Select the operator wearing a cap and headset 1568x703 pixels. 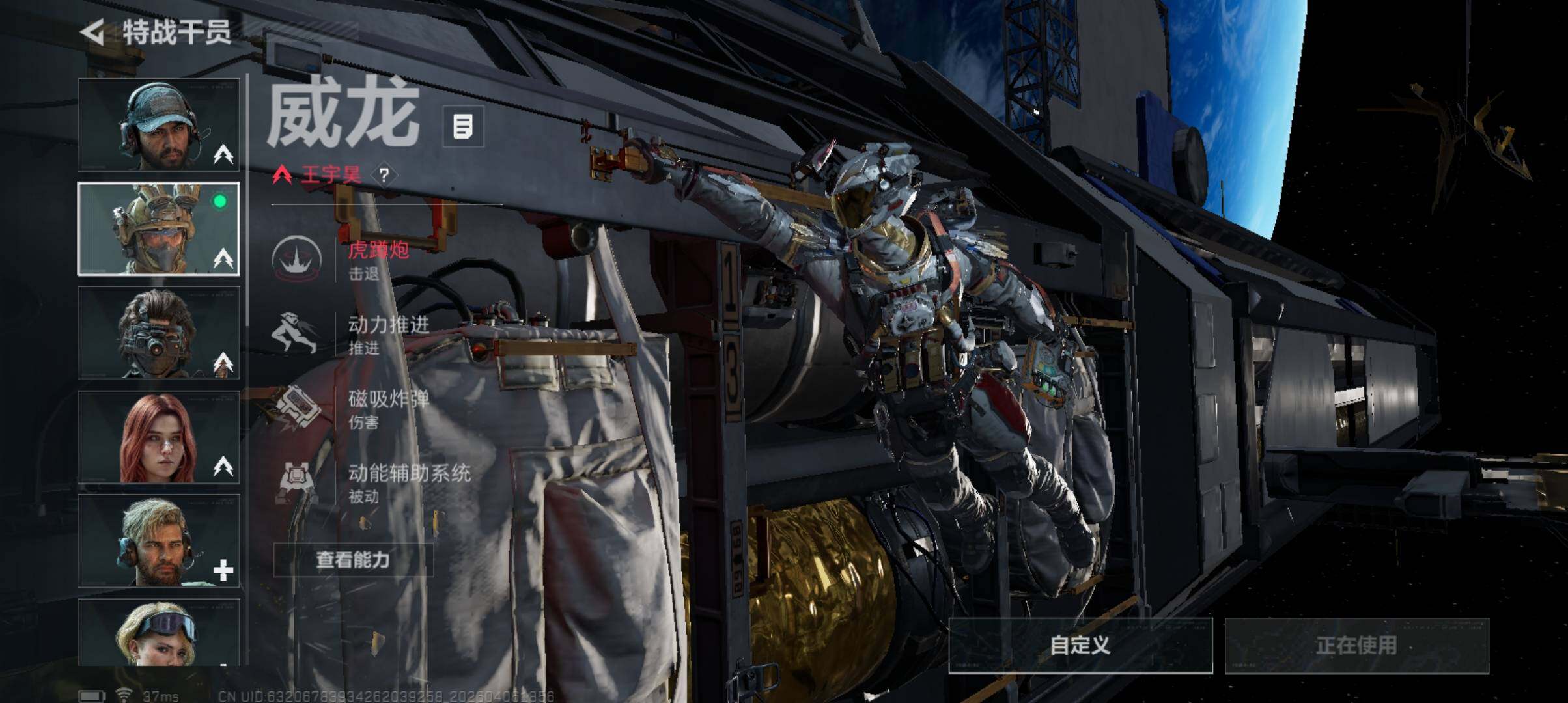click(159, 125)
